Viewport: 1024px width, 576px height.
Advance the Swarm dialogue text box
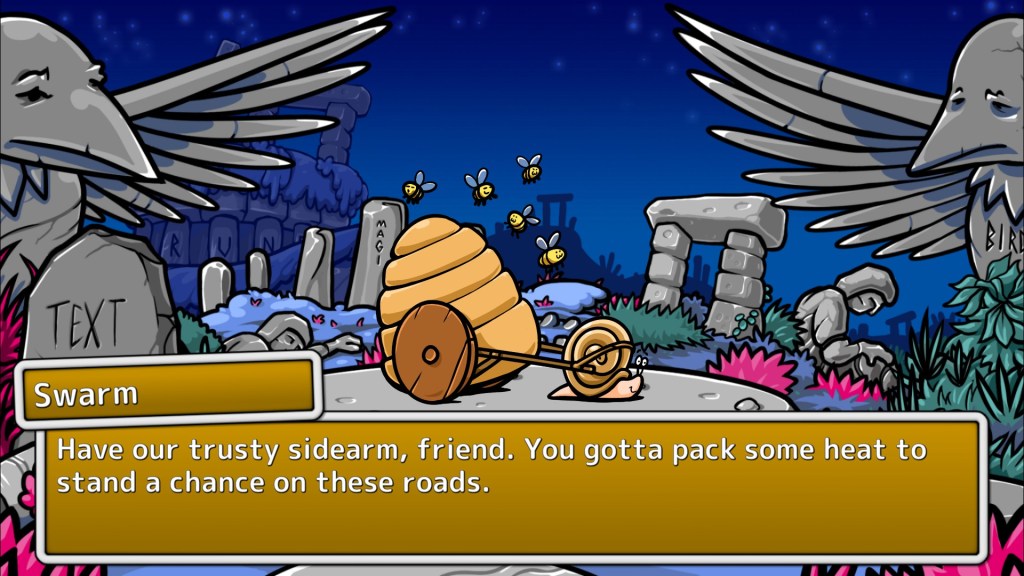click(x=511, y=487)
